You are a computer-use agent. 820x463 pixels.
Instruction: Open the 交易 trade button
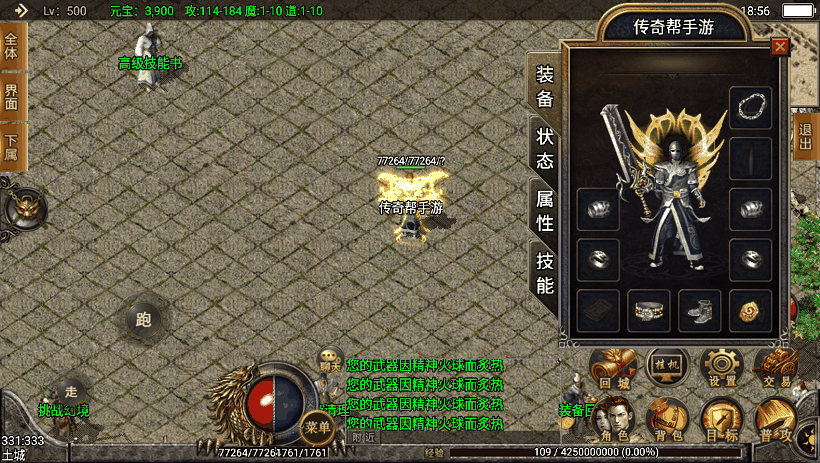[776, 368]
